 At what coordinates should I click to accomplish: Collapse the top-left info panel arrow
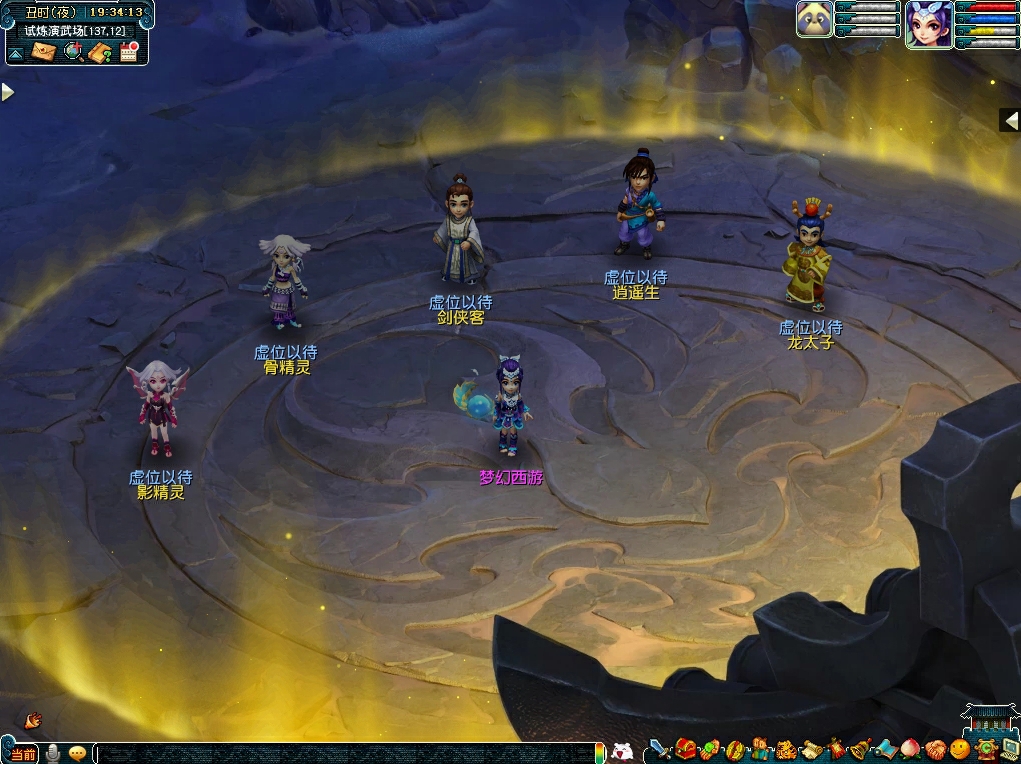pyautogui.click(x=16, y=51)
